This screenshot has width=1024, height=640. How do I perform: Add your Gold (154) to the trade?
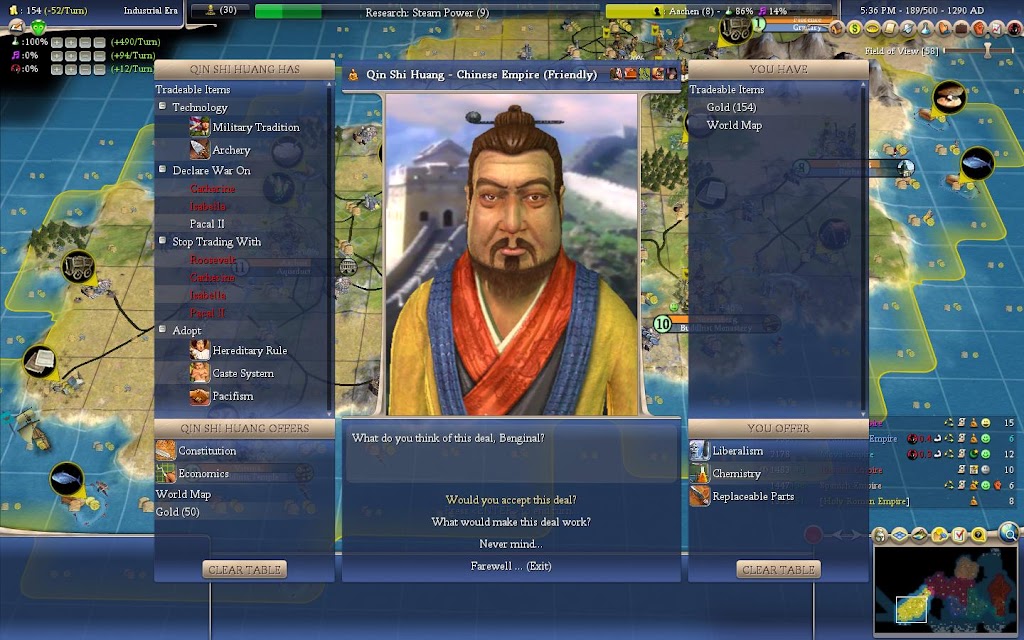coord(731,107)
